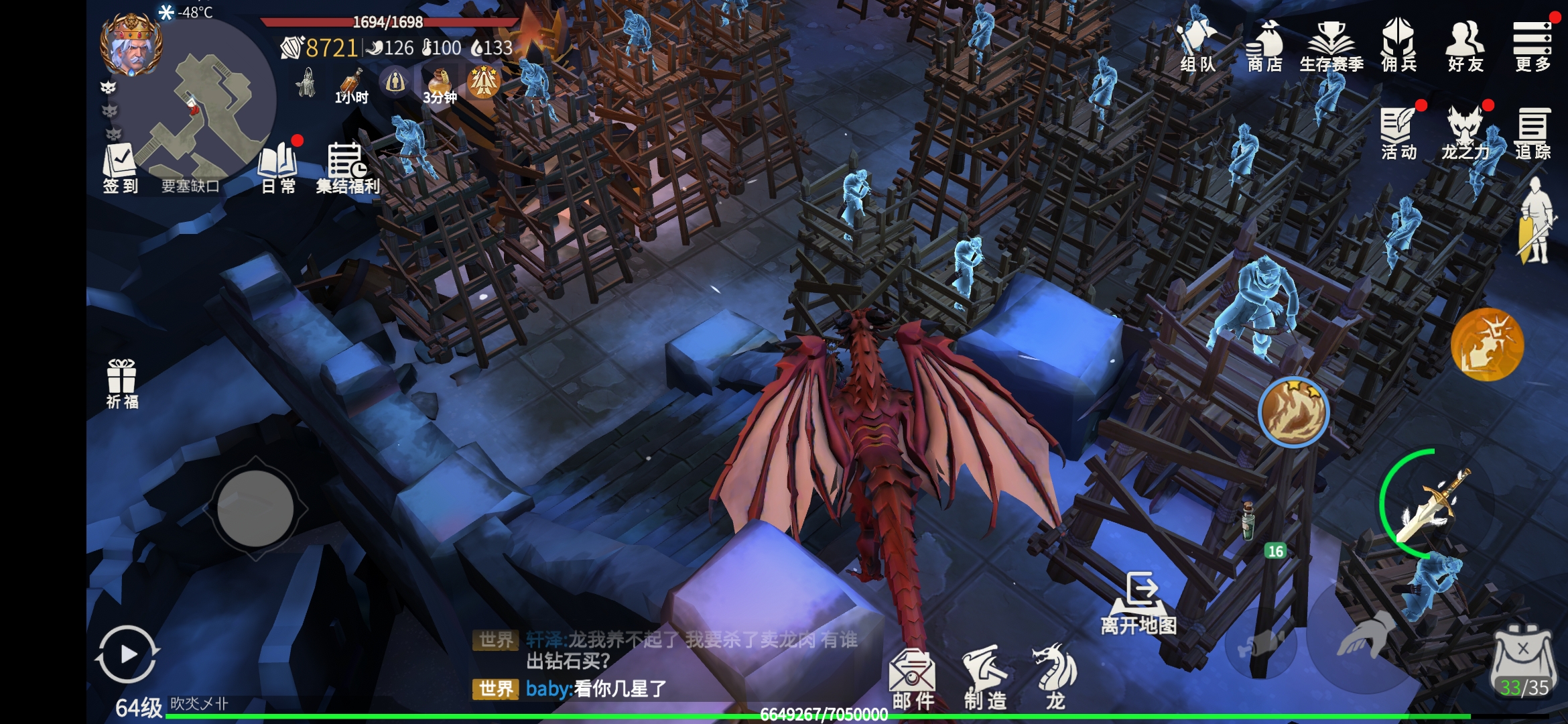The height and width of the screenshot is (724, 1568).
Task: Open the 活动 events panel
Action: tap(1398, 133)
